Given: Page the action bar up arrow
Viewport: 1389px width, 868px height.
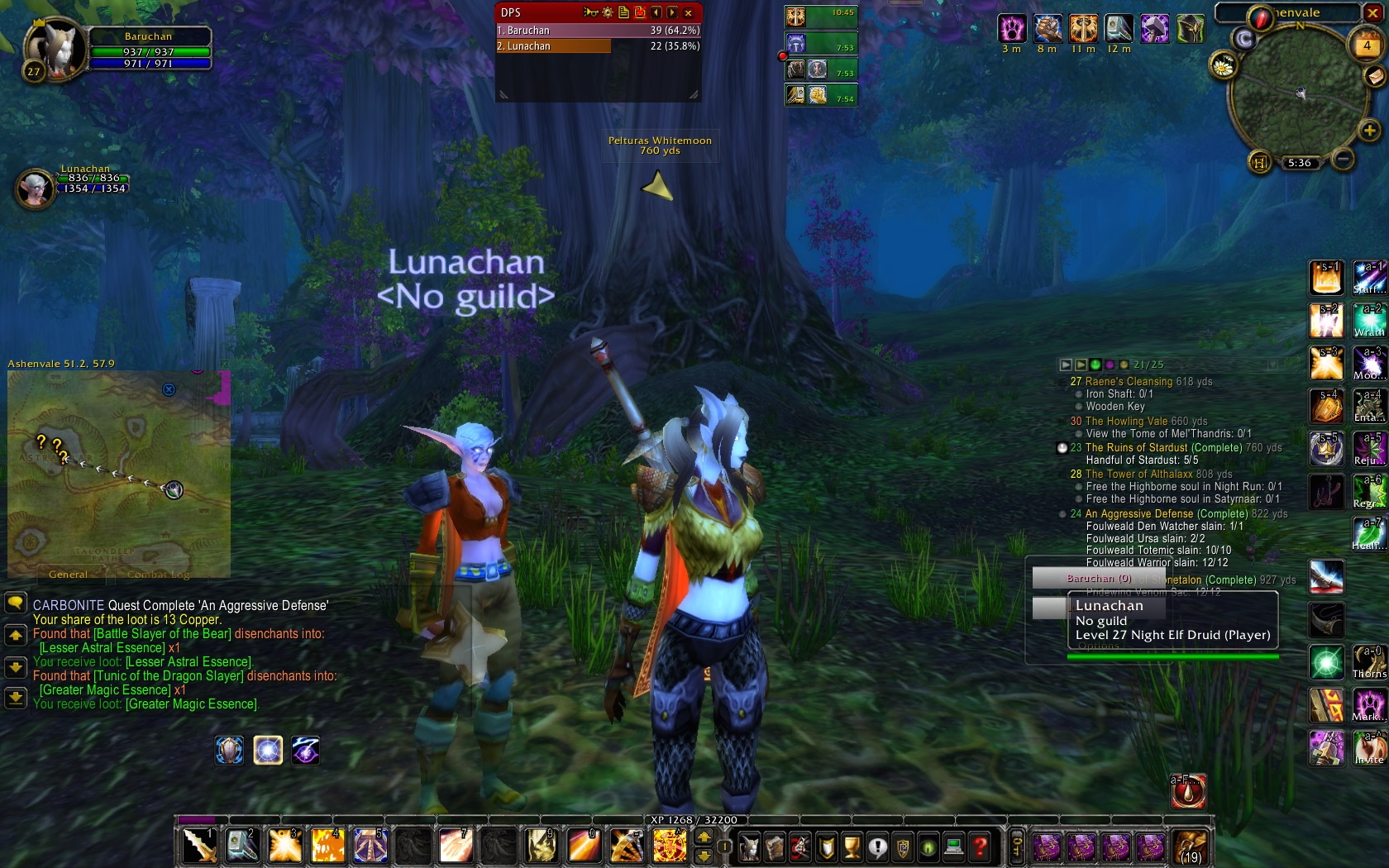Looking at the screenshot, I should (x=704, y=837).
